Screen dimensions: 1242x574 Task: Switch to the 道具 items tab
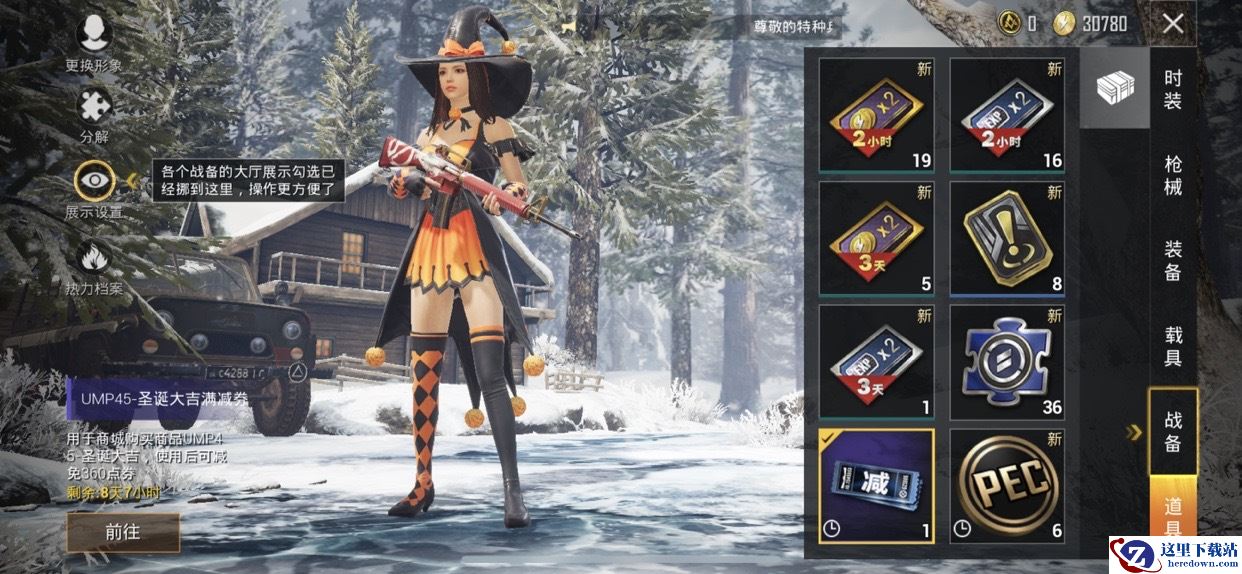coord(1173,515)
